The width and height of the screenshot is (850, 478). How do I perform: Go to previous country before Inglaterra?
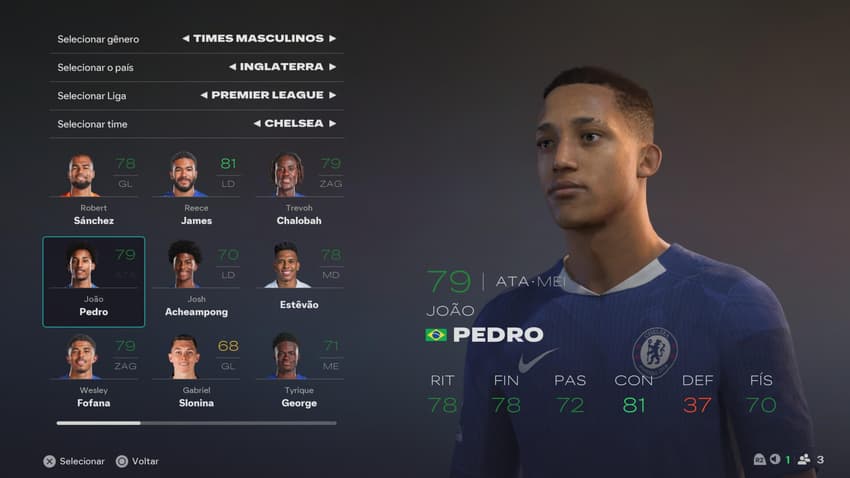pyautogui.click(x=232, y=67)
